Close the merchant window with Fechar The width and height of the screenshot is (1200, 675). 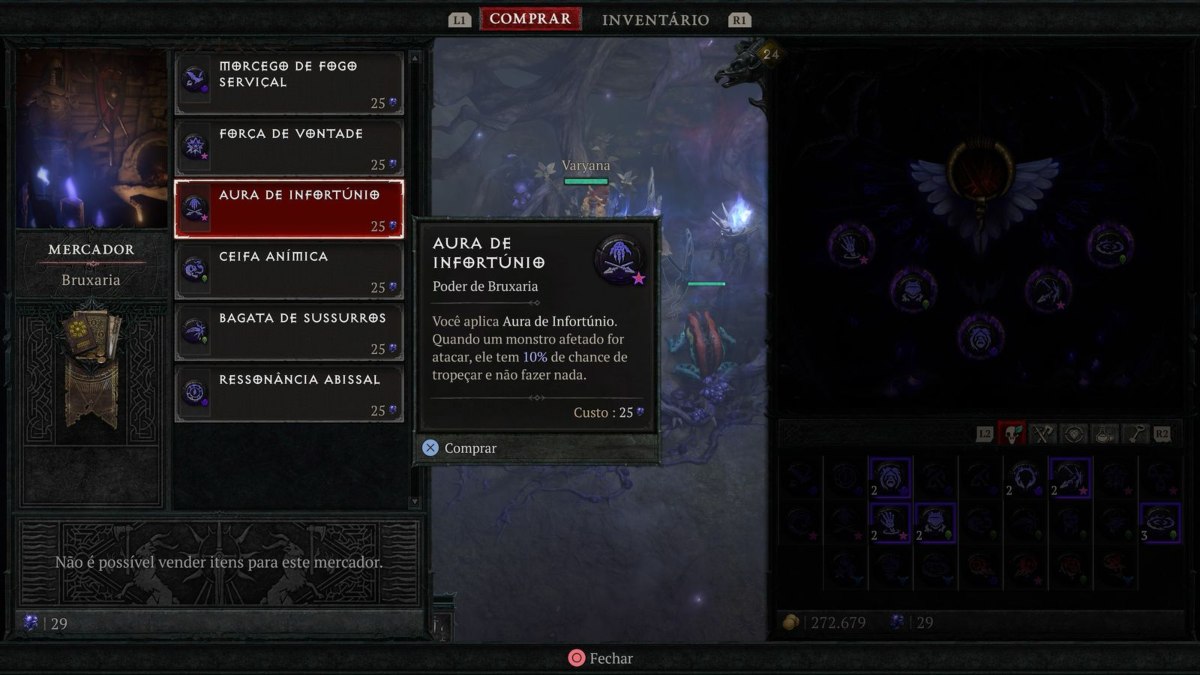pos(600,658)
